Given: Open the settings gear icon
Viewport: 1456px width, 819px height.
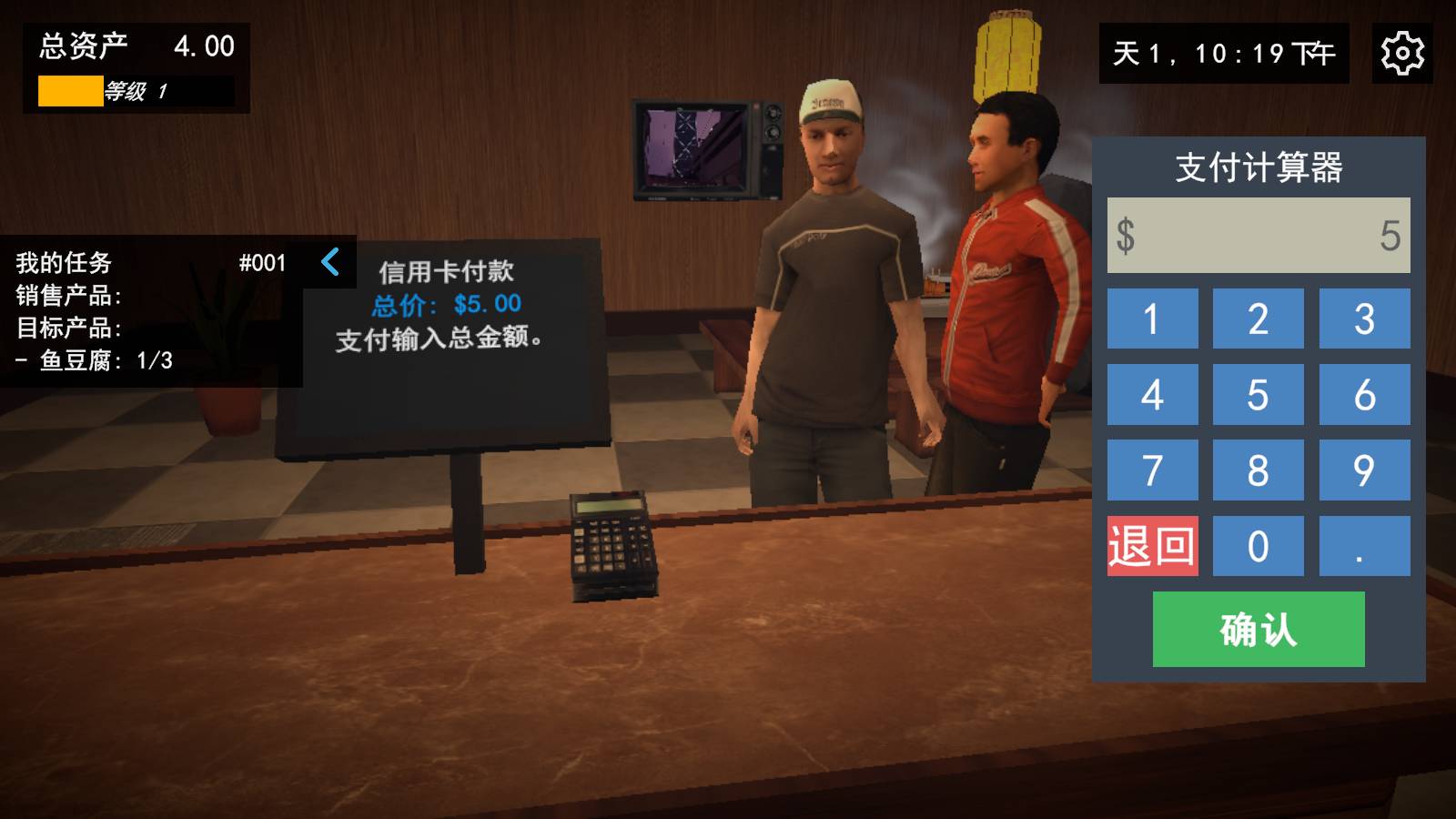Looking at the screenshot, I should click(x=1400, y=55).
